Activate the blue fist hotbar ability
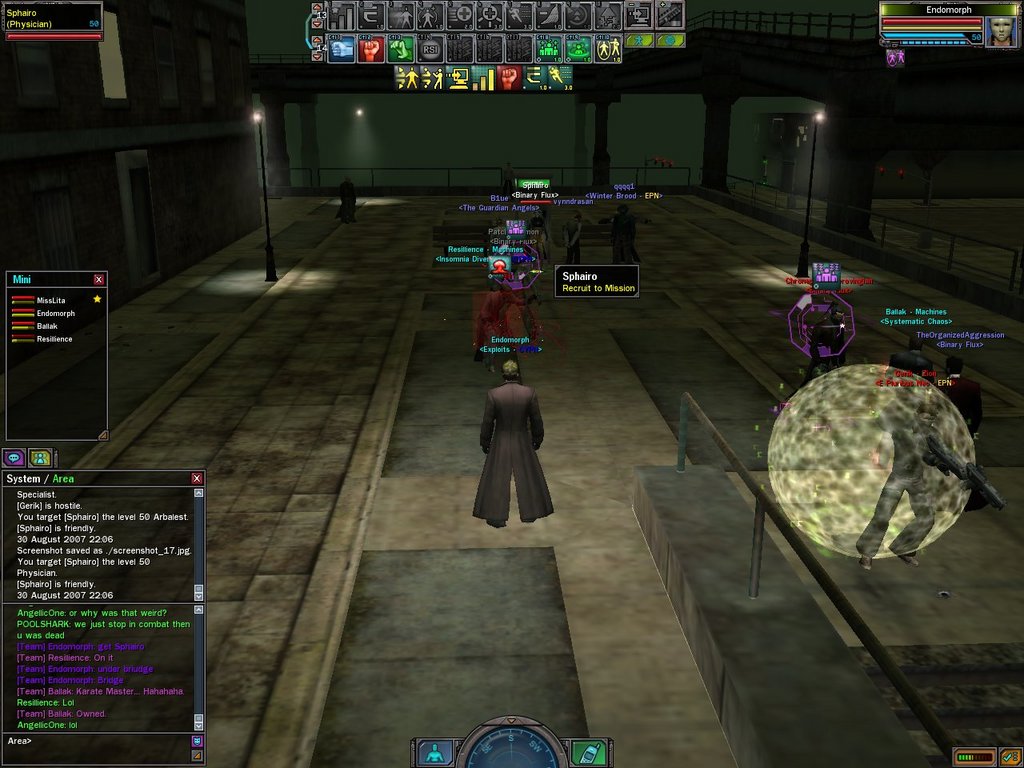This screenshot has width=1024, height=768. point(341,48)
